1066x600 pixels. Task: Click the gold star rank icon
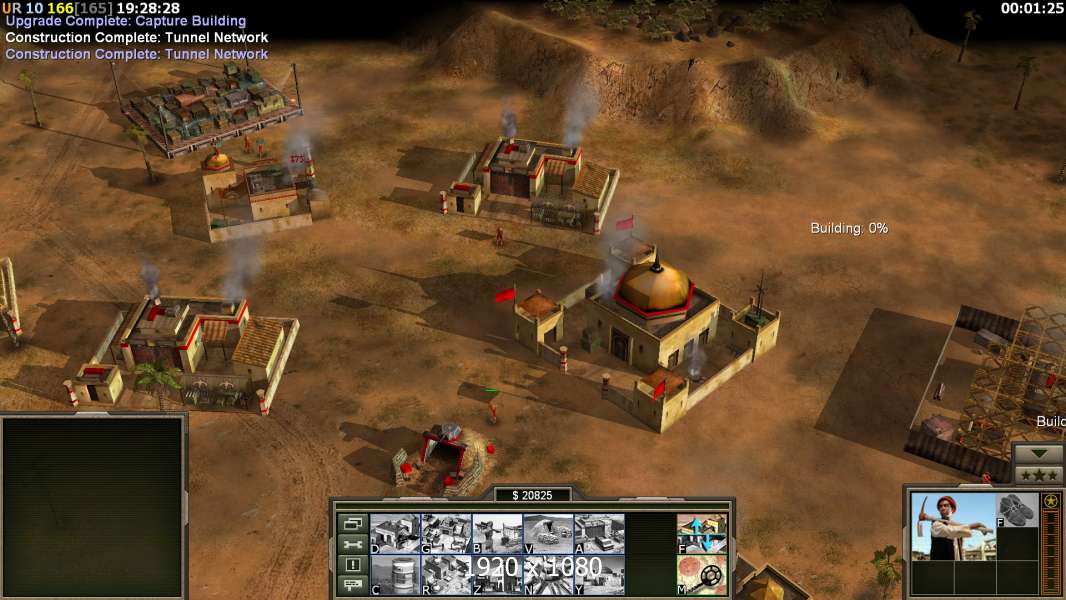coord(1051,502)
